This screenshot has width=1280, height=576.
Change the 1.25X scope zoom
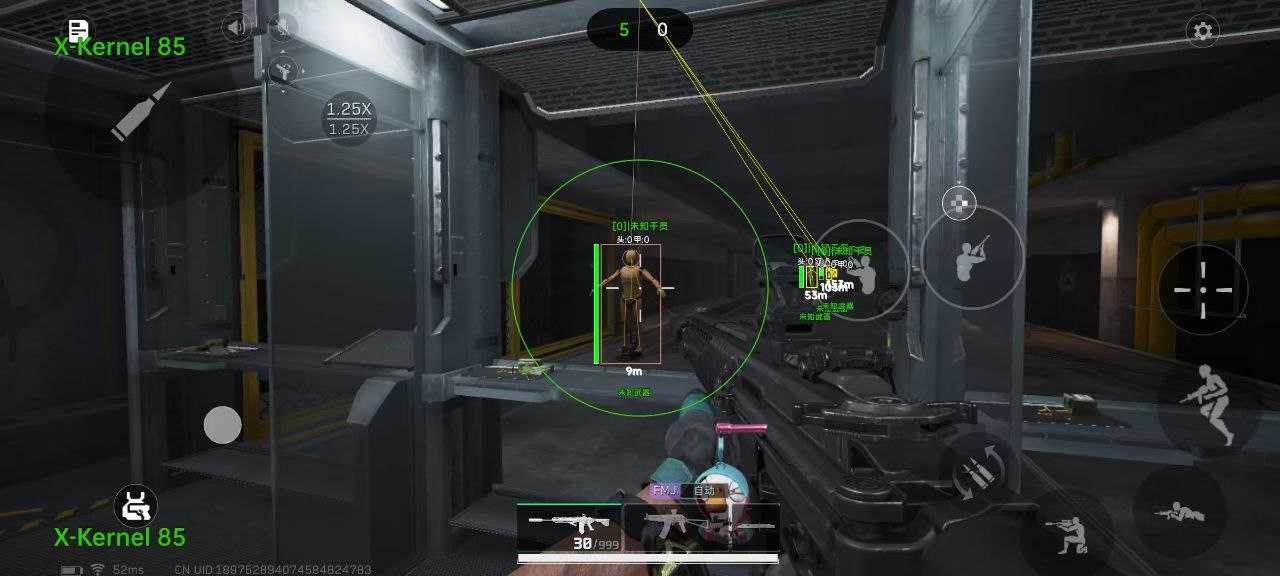point(350,118)
